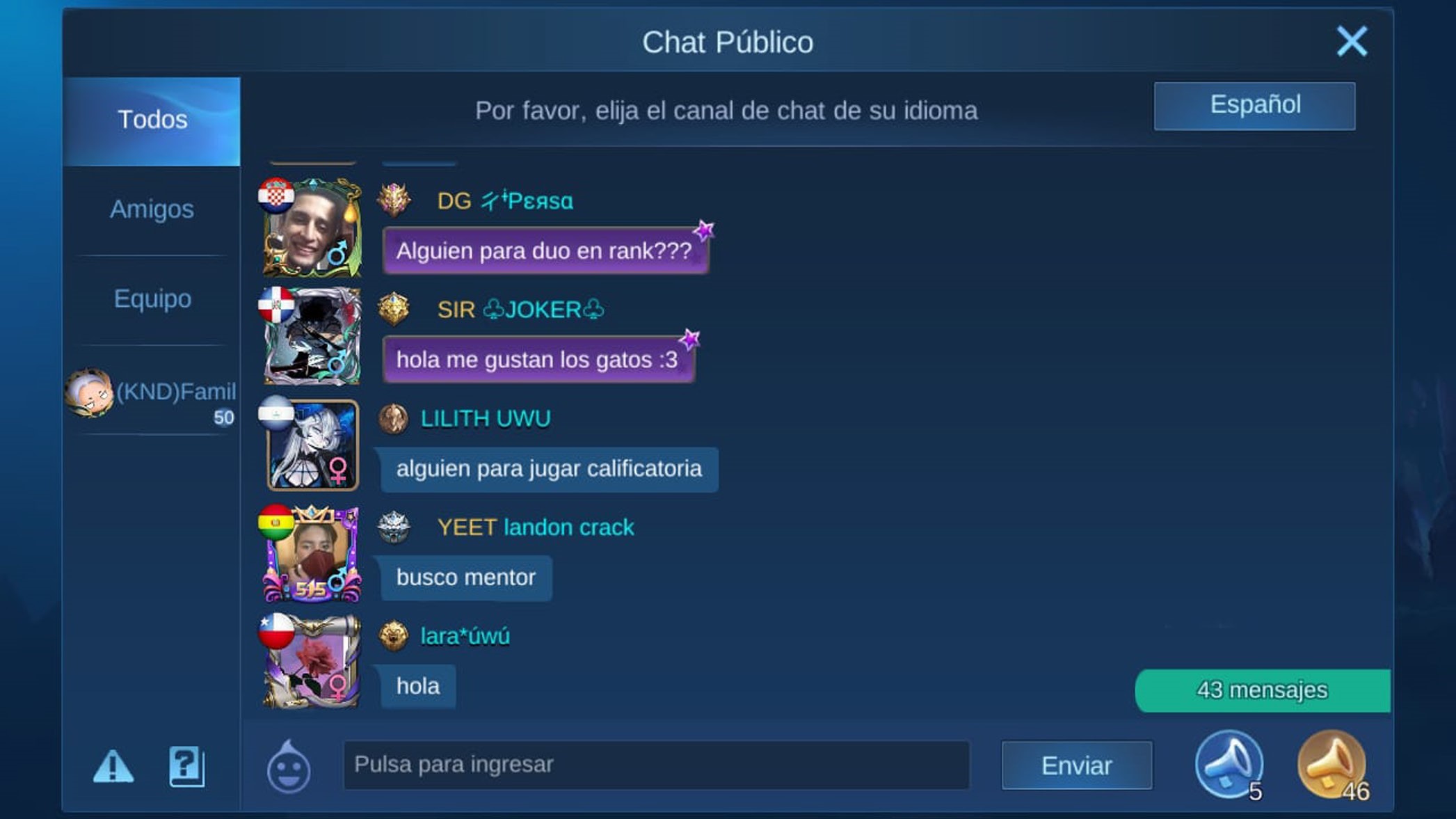
Task: Close the Chat Público window
Action: pyautogui.click(x=1350, y=41)
